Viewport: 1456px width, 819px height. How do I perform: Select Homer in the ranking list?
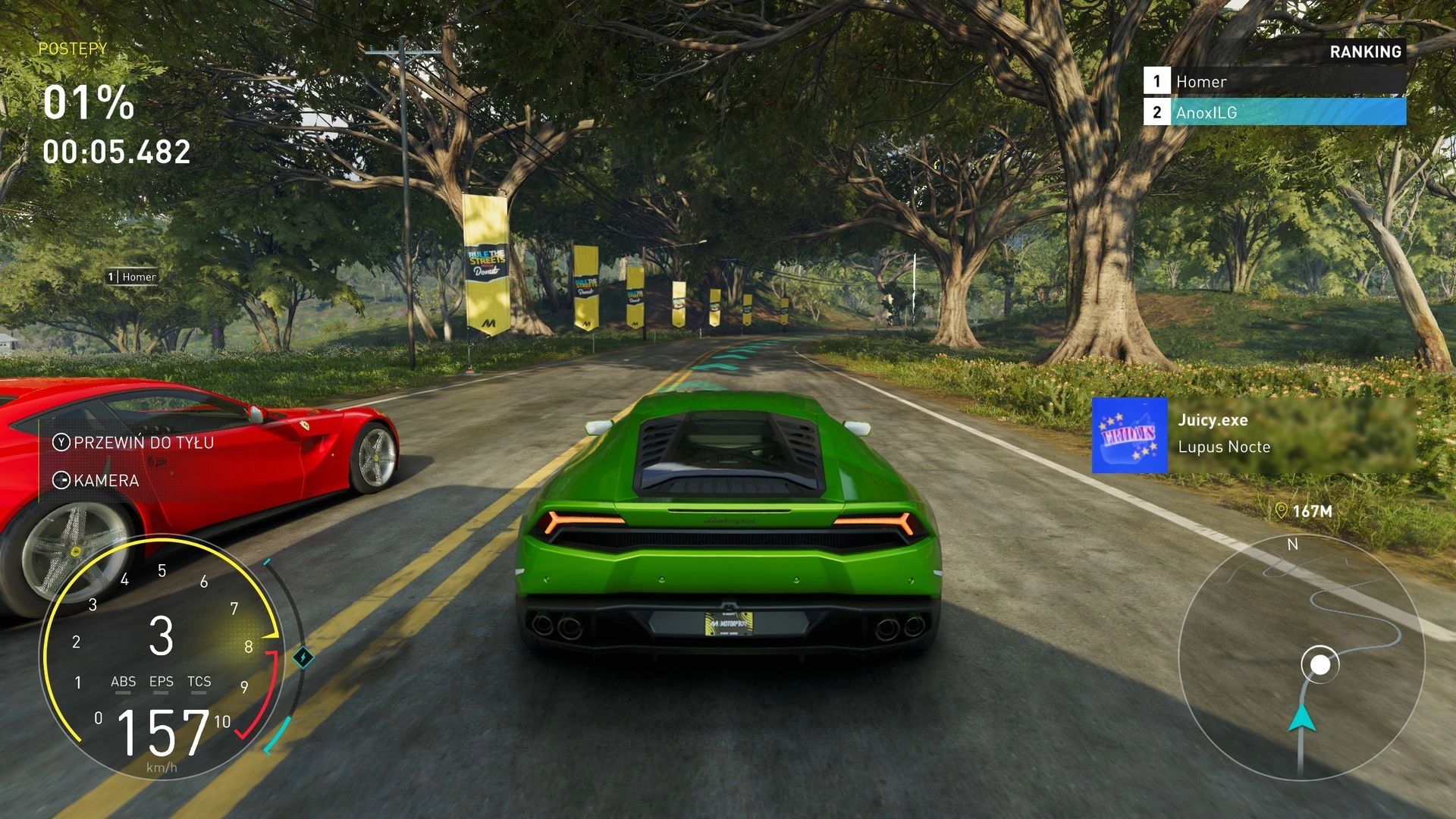coord(1274,81)
